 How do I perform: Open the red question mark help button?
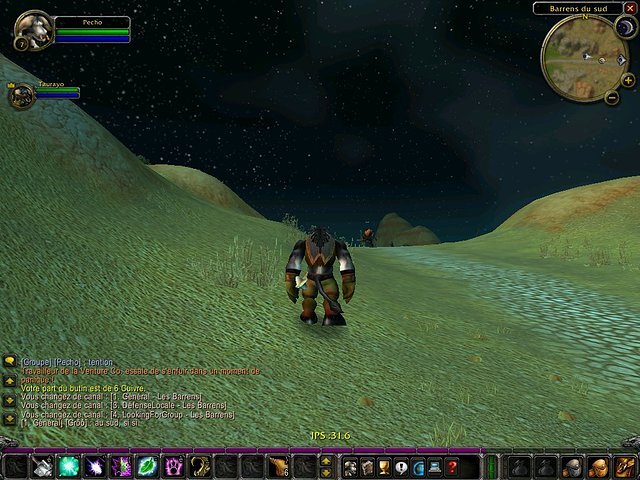[x=452, y=466]
